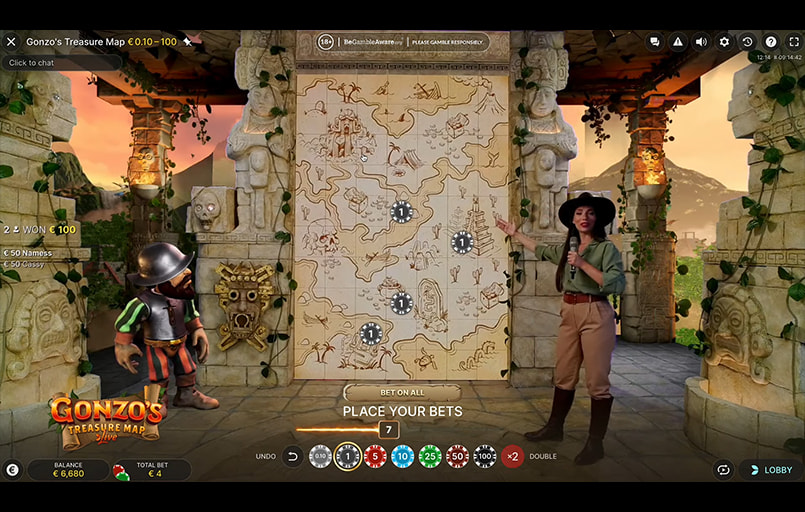Open the warning triangle report icon

[677, 42]
